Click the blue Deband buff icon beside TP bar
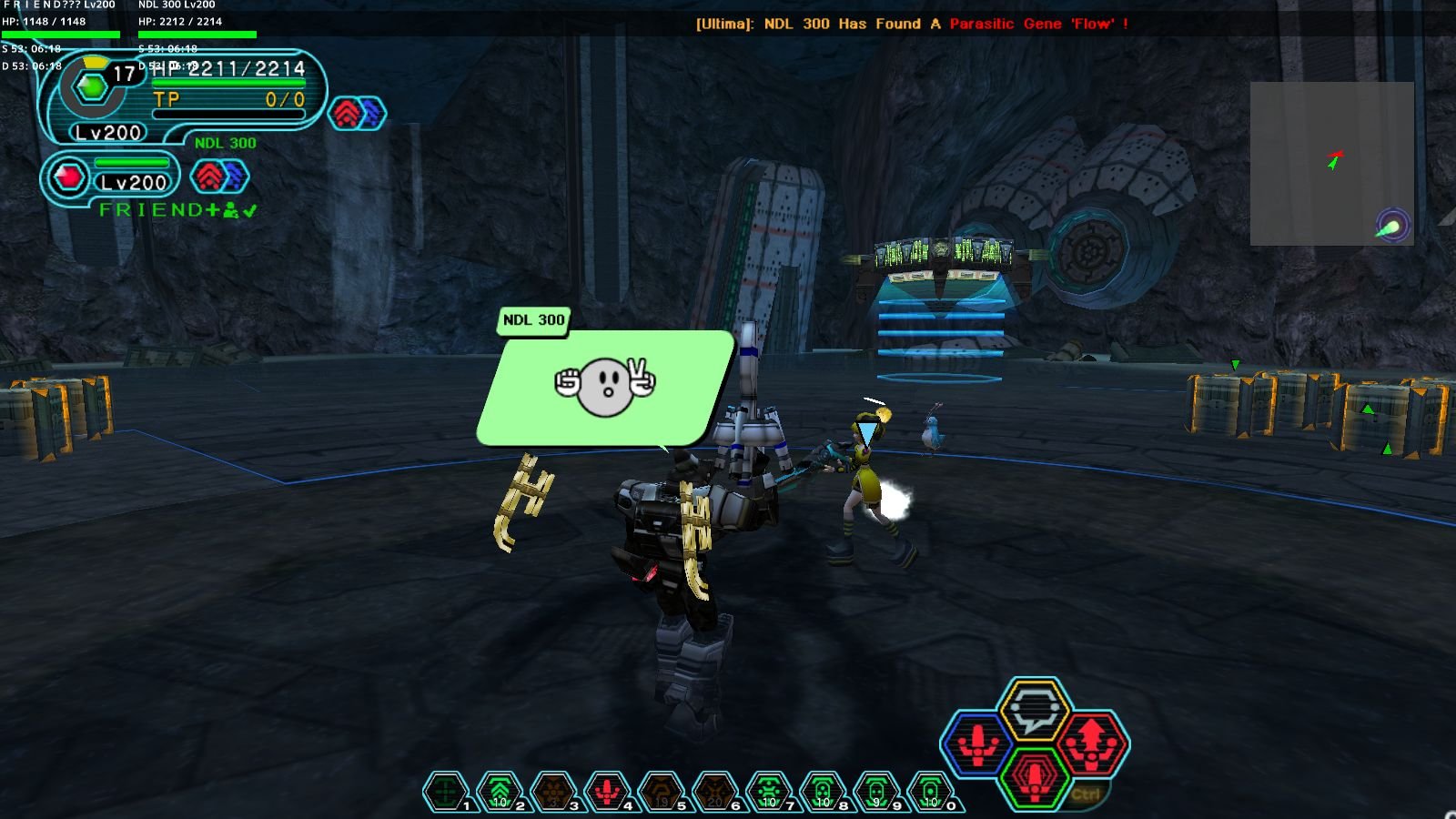Viewport: 1456px width, 819px height. [372, 114]
